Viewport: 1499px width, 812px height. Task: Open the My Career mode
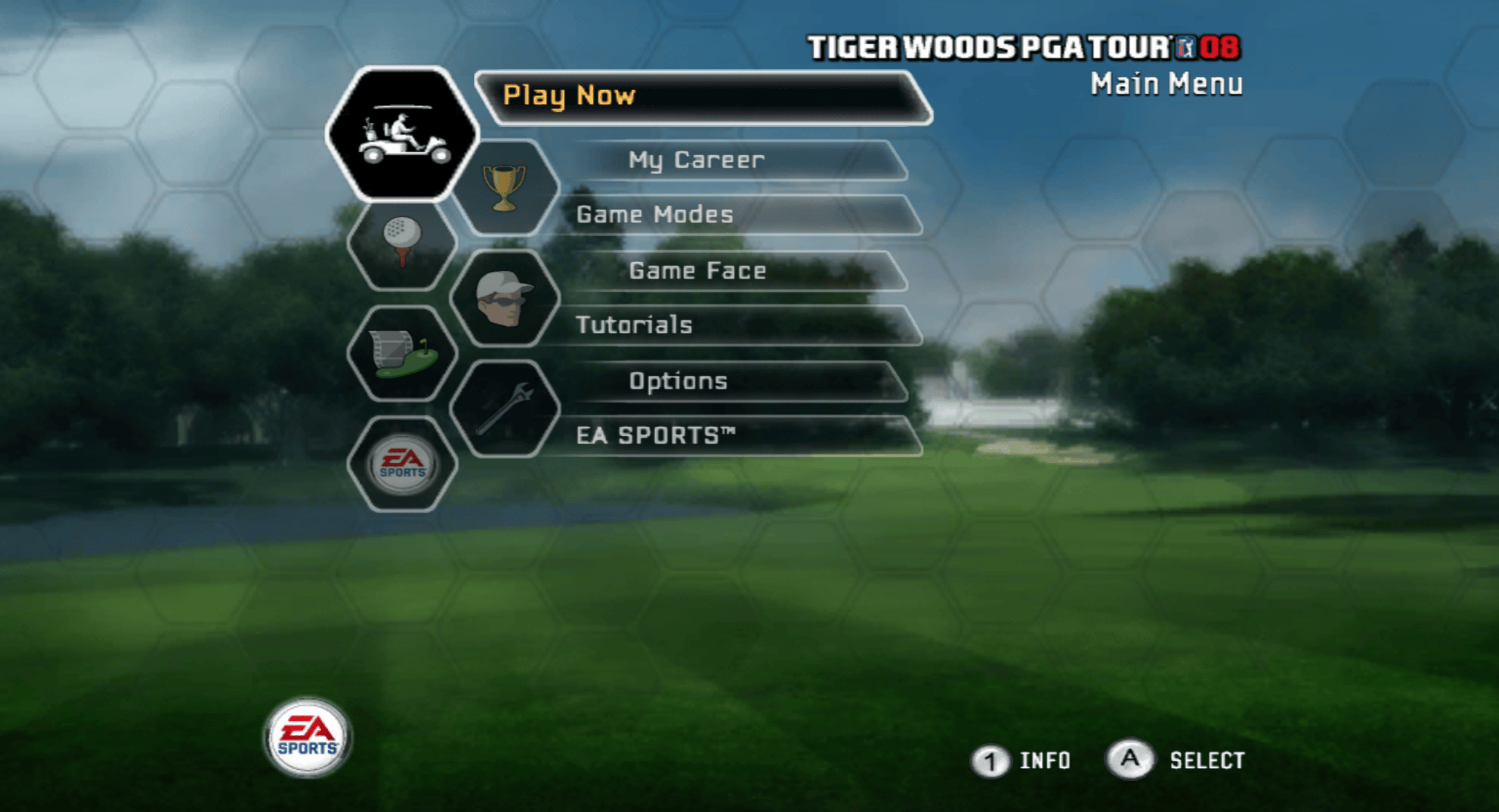(x=696, y=160)
